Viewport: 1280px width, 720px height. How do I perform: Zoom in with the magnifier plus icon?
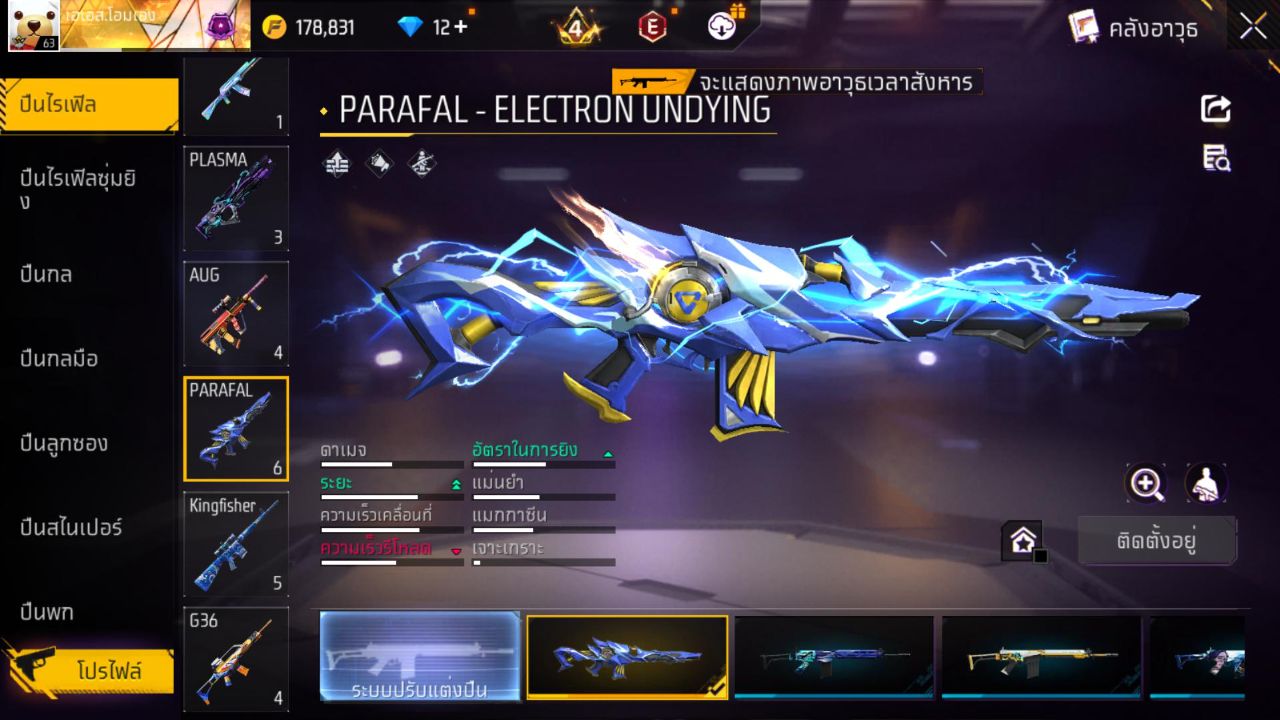1145,484
